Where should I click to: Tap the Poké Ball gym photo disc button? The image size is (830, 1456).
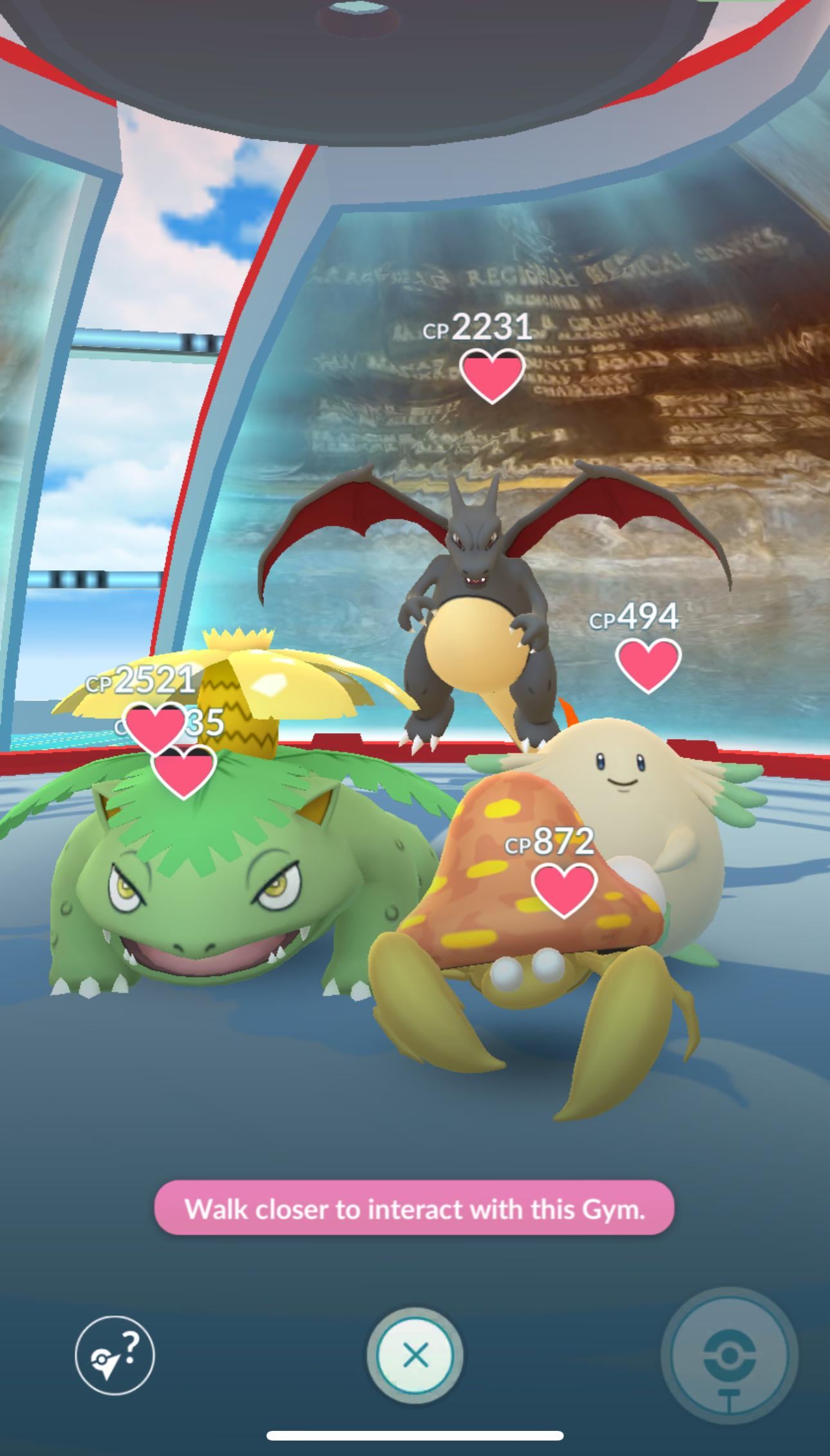click(729, 1356)
